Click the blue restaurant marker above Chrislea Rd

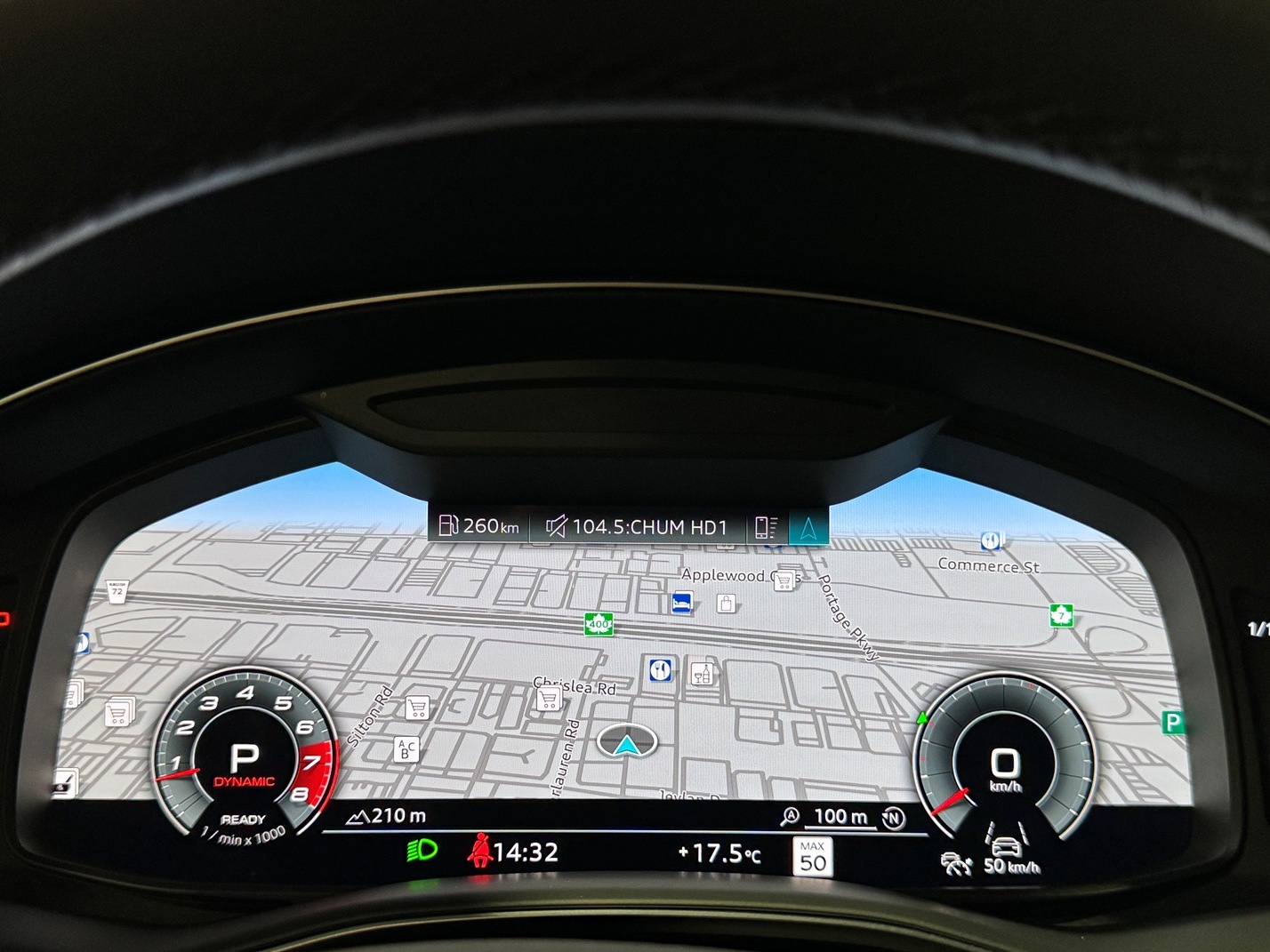660,670
